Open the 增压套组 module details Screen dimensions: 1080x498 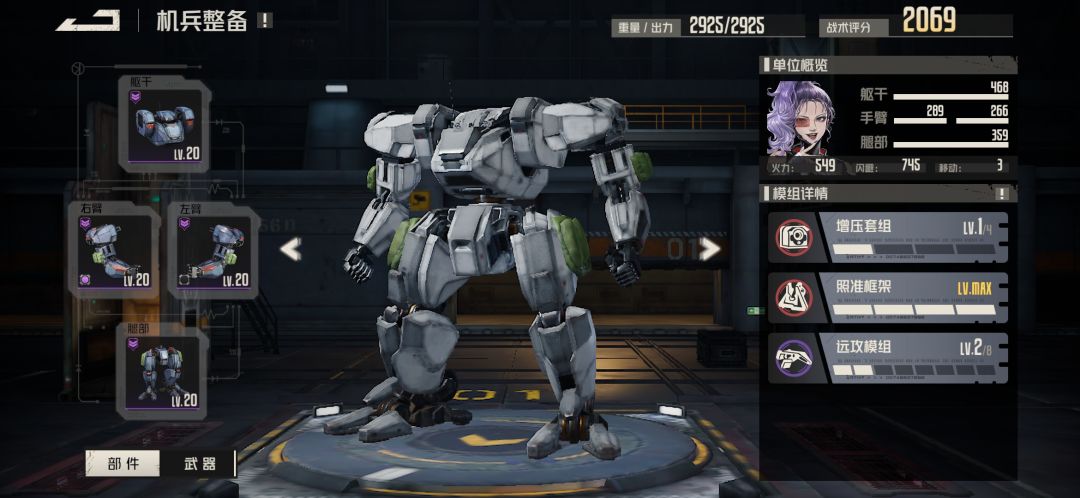888,236
